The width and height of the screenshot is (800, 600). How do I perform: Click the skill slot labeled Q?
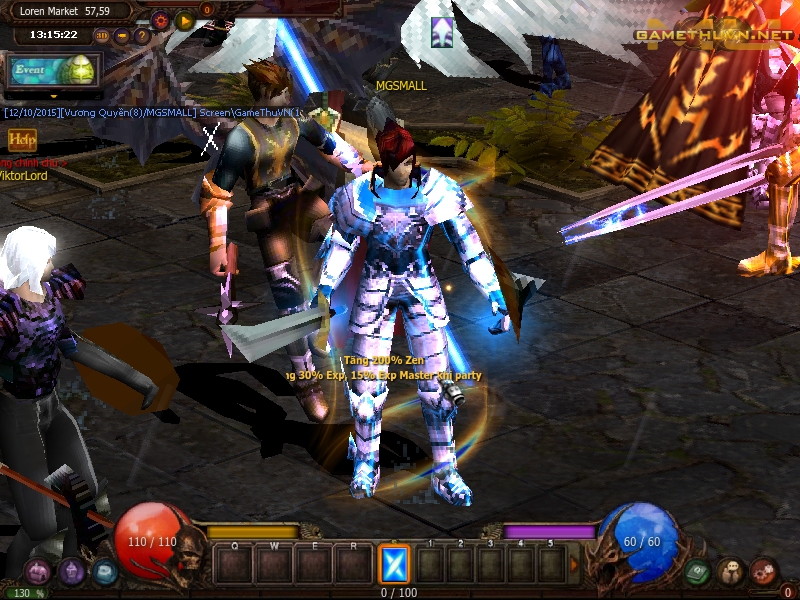point(234,565)
